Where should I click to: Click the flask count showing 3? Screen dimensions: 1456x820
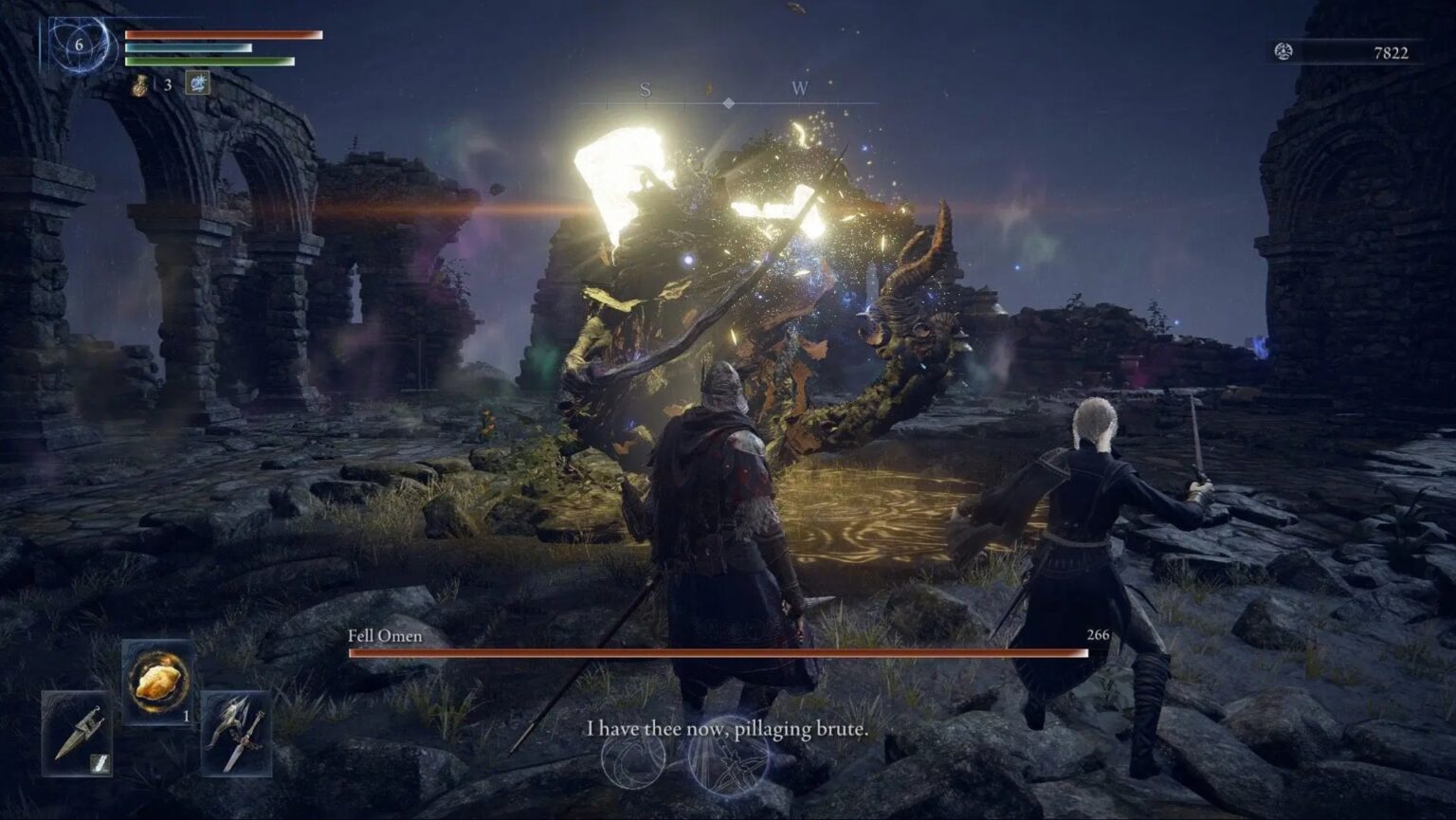pos(168,84)
